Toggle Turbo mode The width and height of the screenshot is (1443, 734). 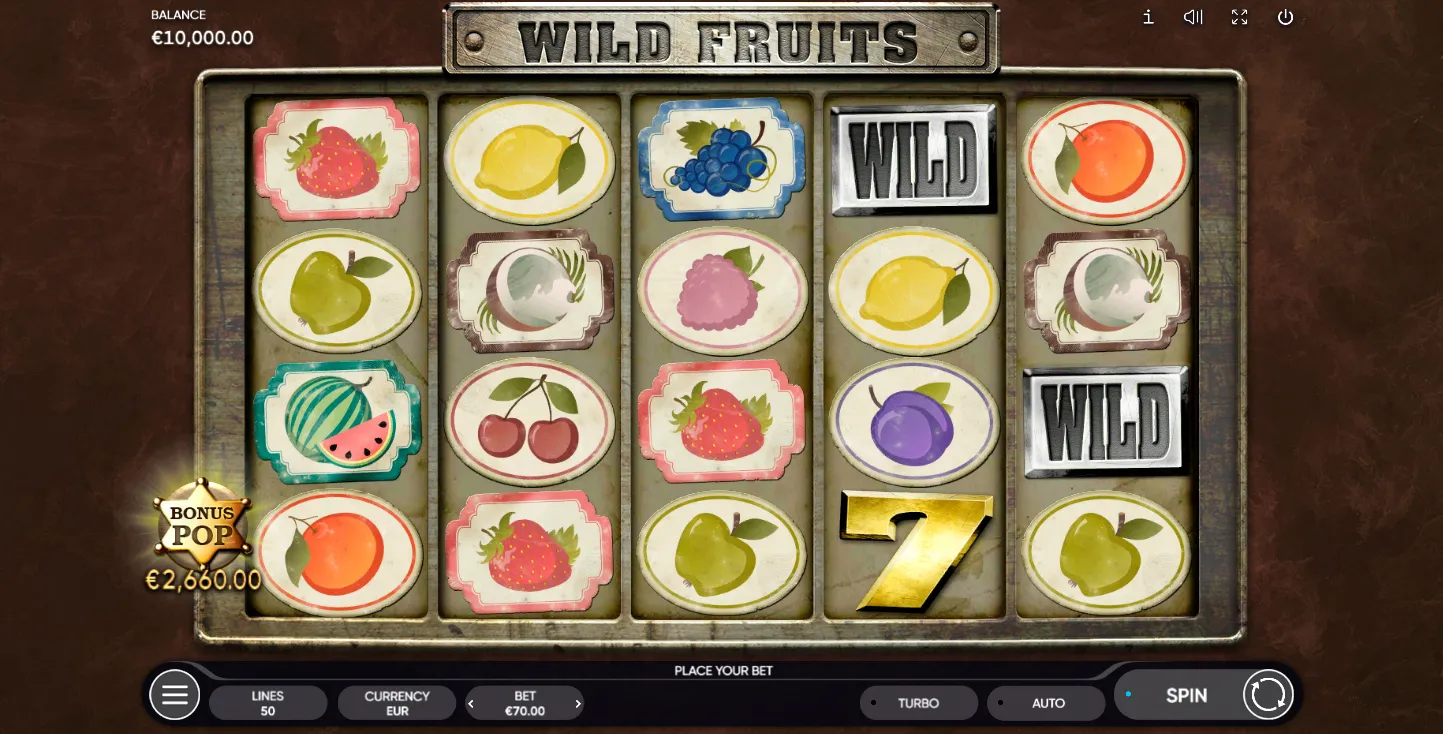pos(918,703)
